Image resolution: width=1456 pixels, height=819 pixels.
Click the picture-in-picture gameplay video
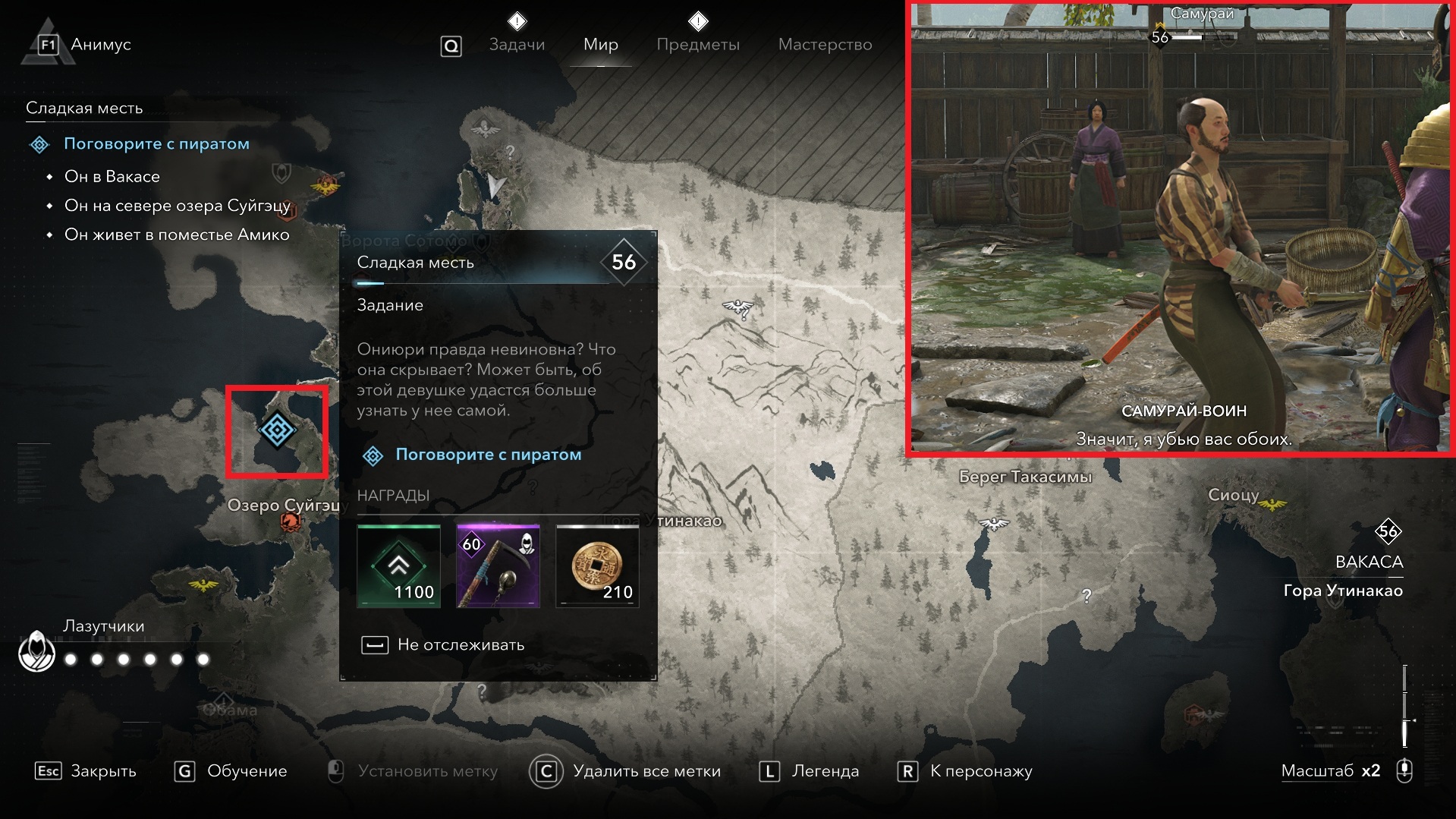pos(1180,228)
